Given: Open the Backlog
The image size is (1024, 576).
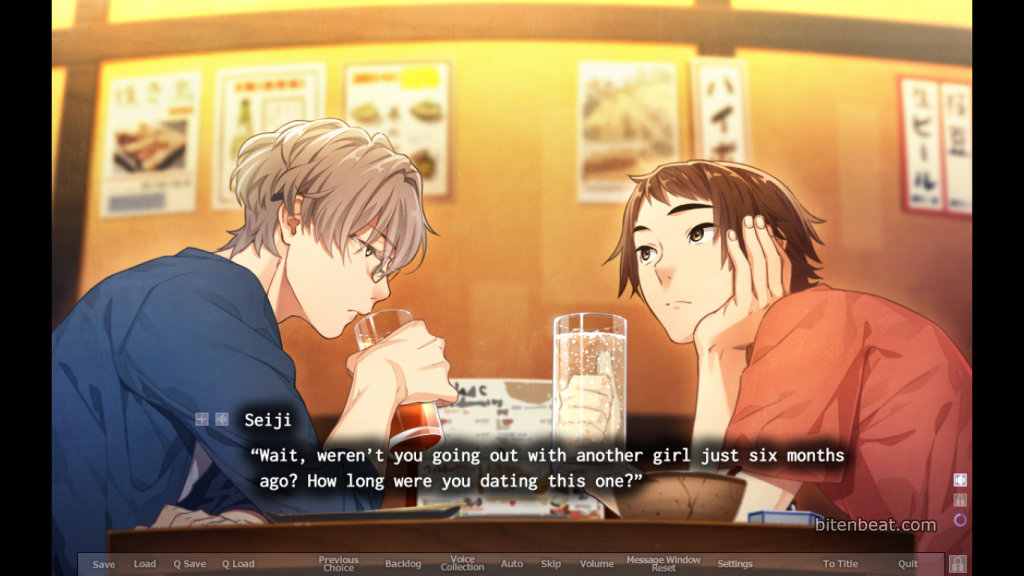Looking at the screenshot, I should 403,564.
